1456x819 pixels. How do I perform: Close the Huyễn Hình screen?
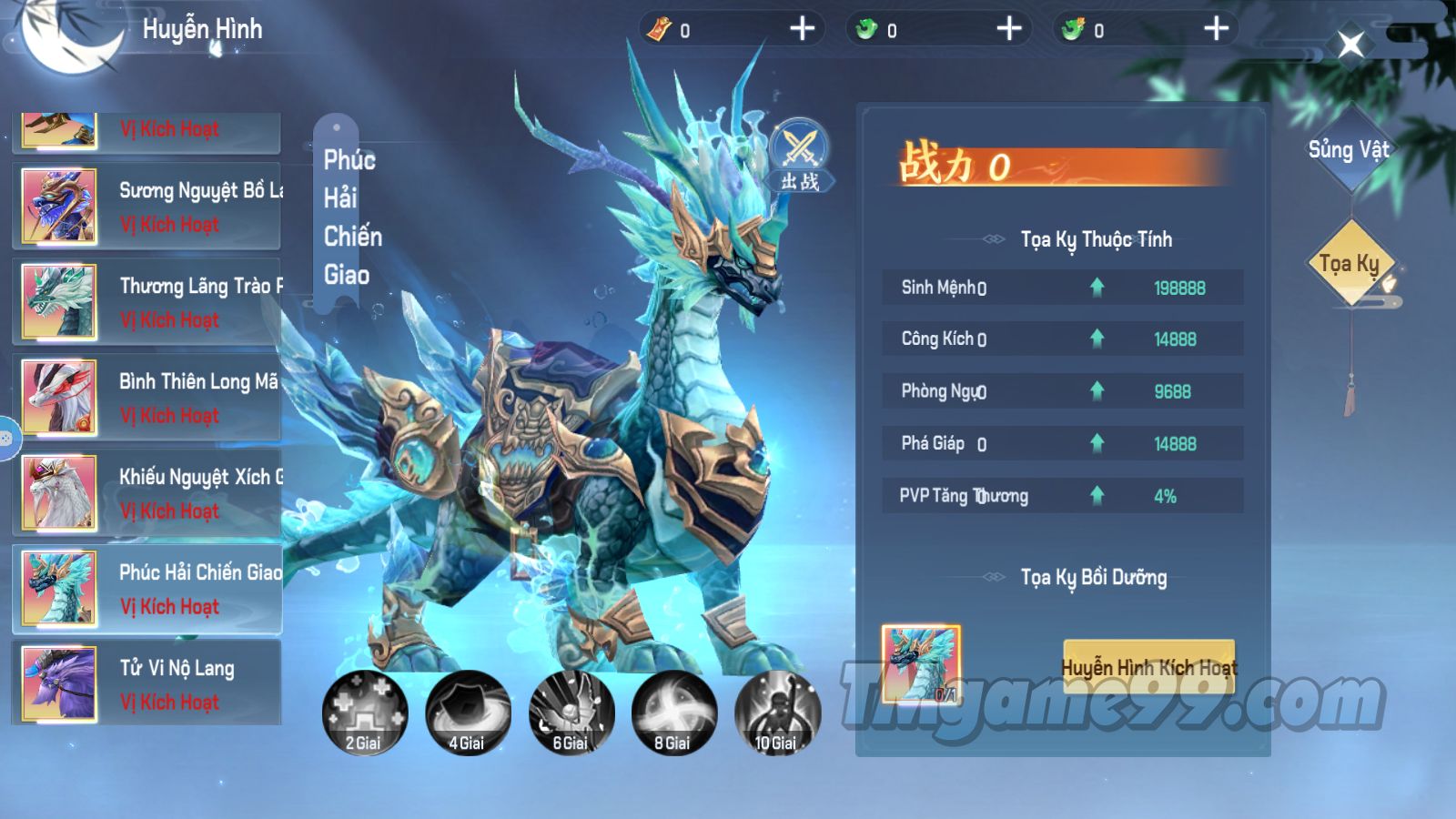click(1350, 44)
